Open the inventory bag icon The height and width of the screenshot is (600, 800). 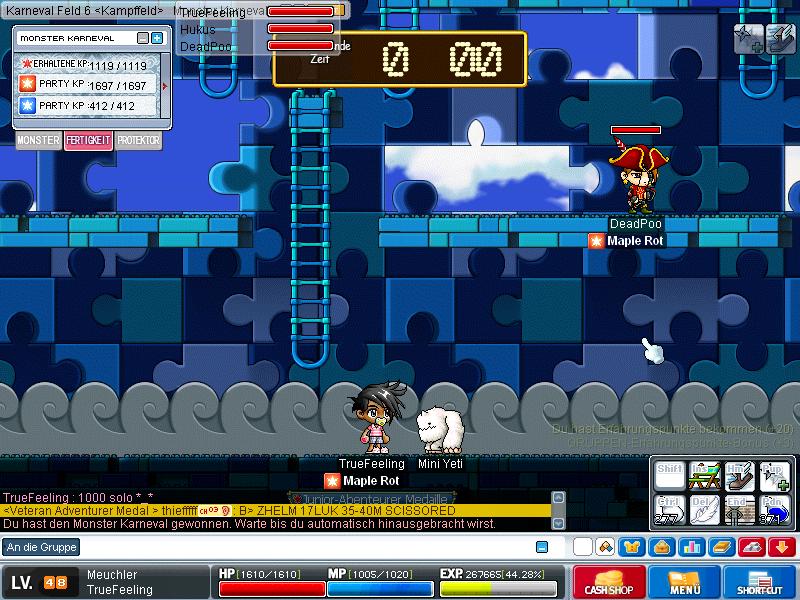pyautogui.click(x=661, y=547)
